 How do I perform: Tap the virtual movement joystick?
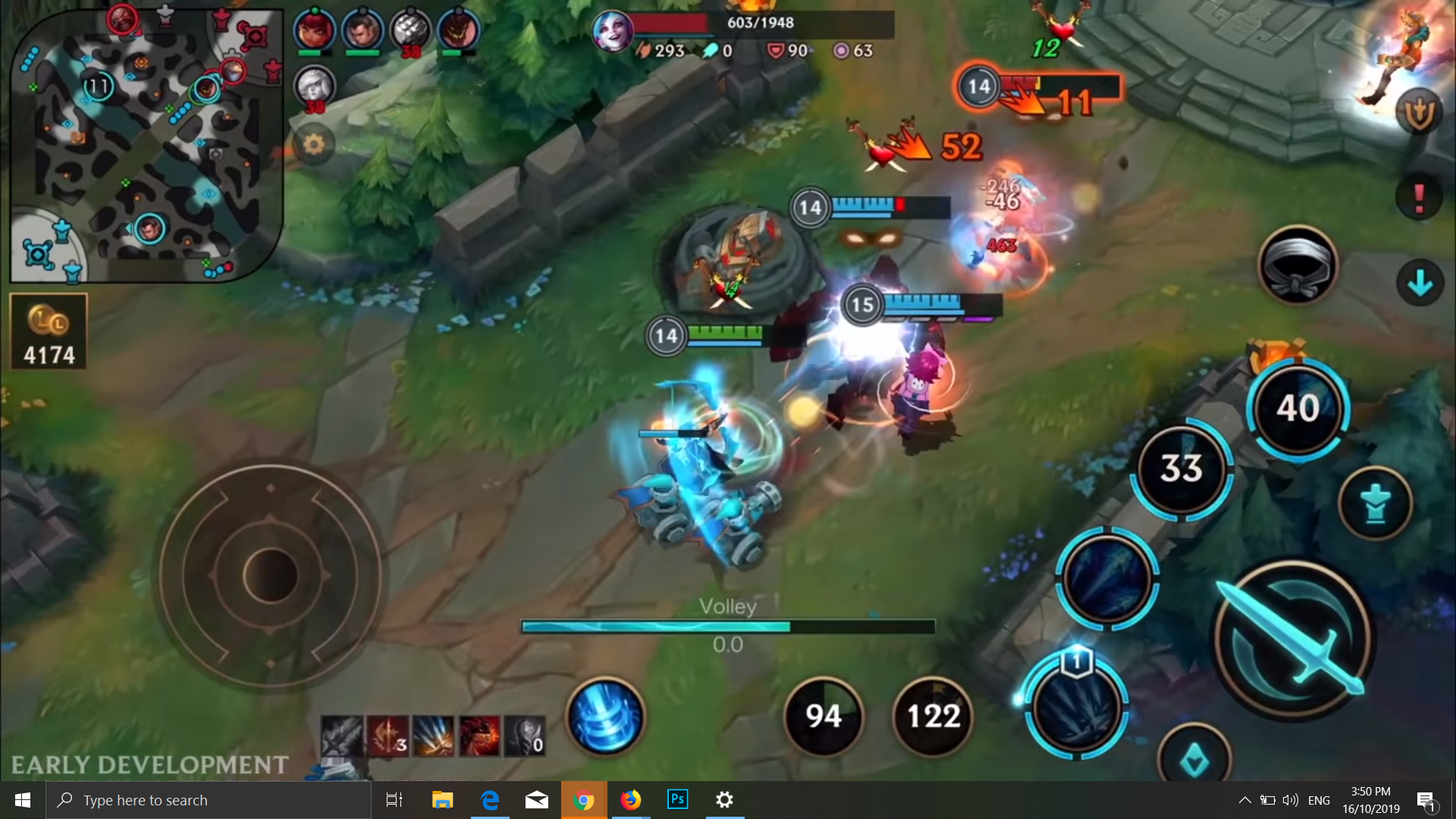tap(270, 575)
